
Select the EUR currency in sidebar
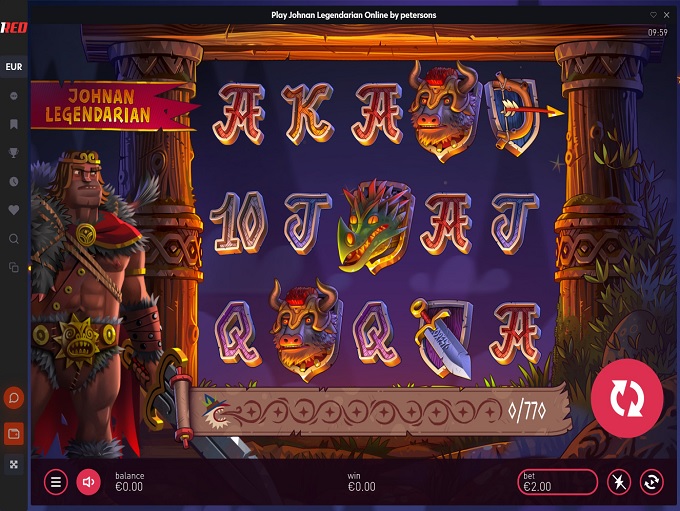pyautogui.click(x=14, y=67)
